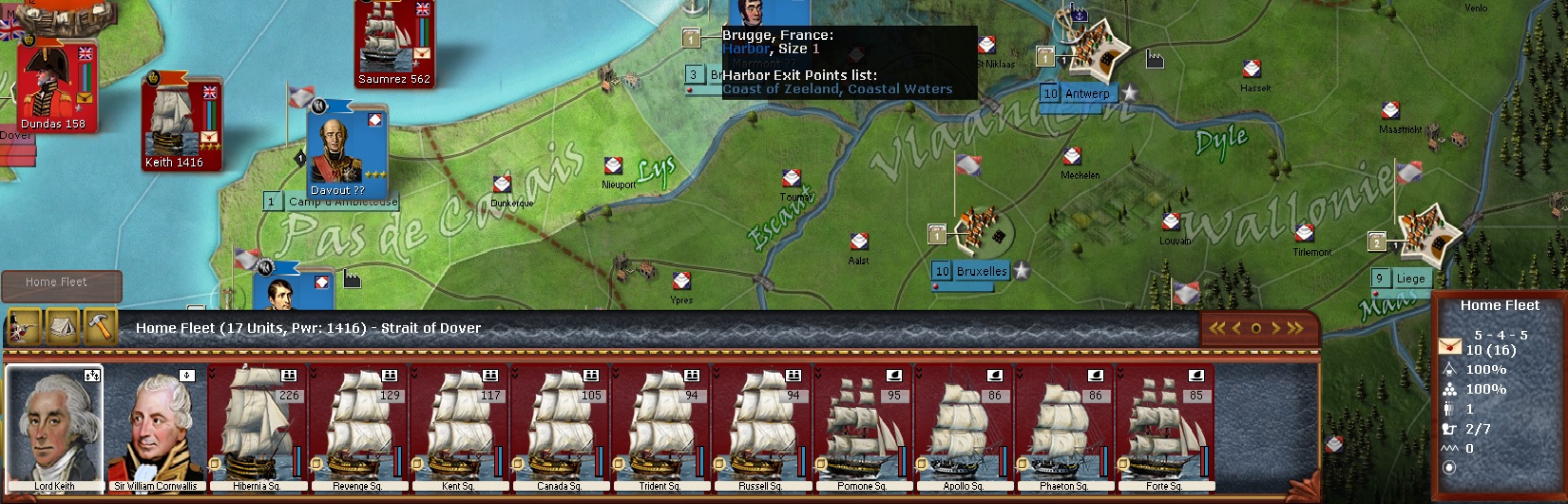1568x504 pixels.
Task: Select the Phaeton Sq. squadron
Action: pos(1063,428)
